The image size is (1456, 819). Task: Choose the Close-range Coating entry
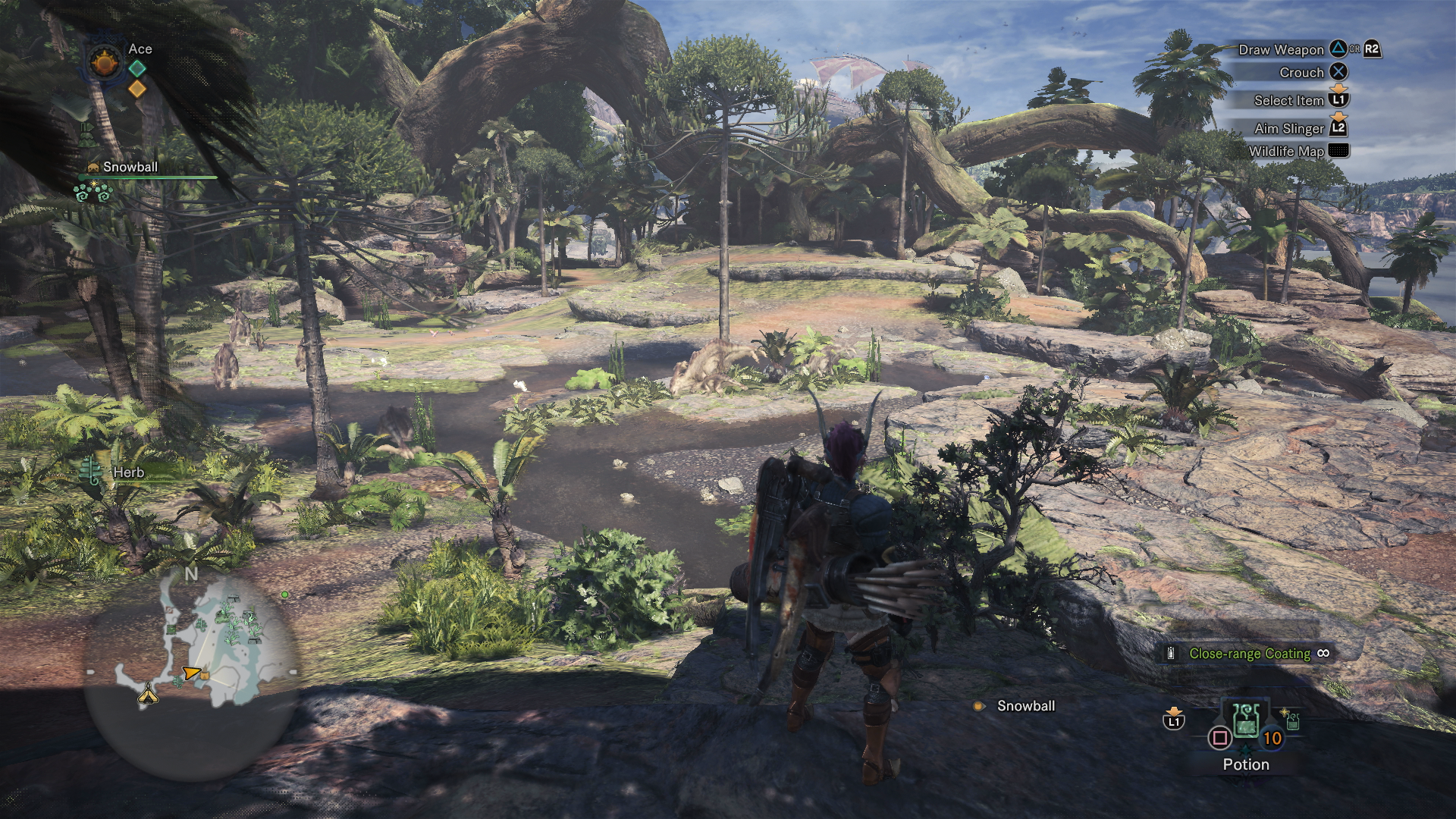coord(1249,654)
